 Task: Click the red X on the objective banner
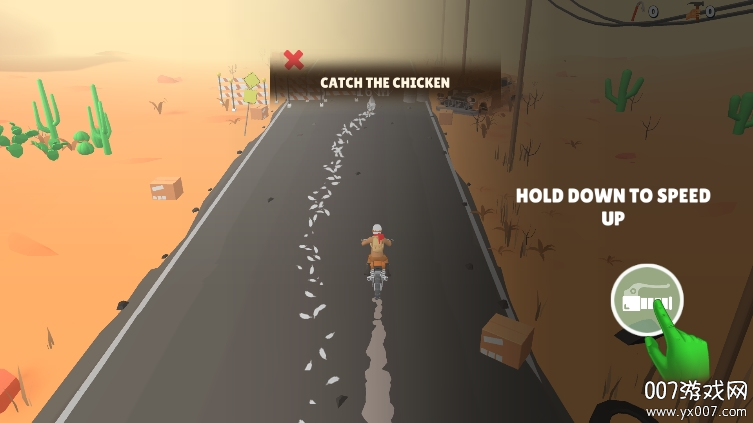293,60
